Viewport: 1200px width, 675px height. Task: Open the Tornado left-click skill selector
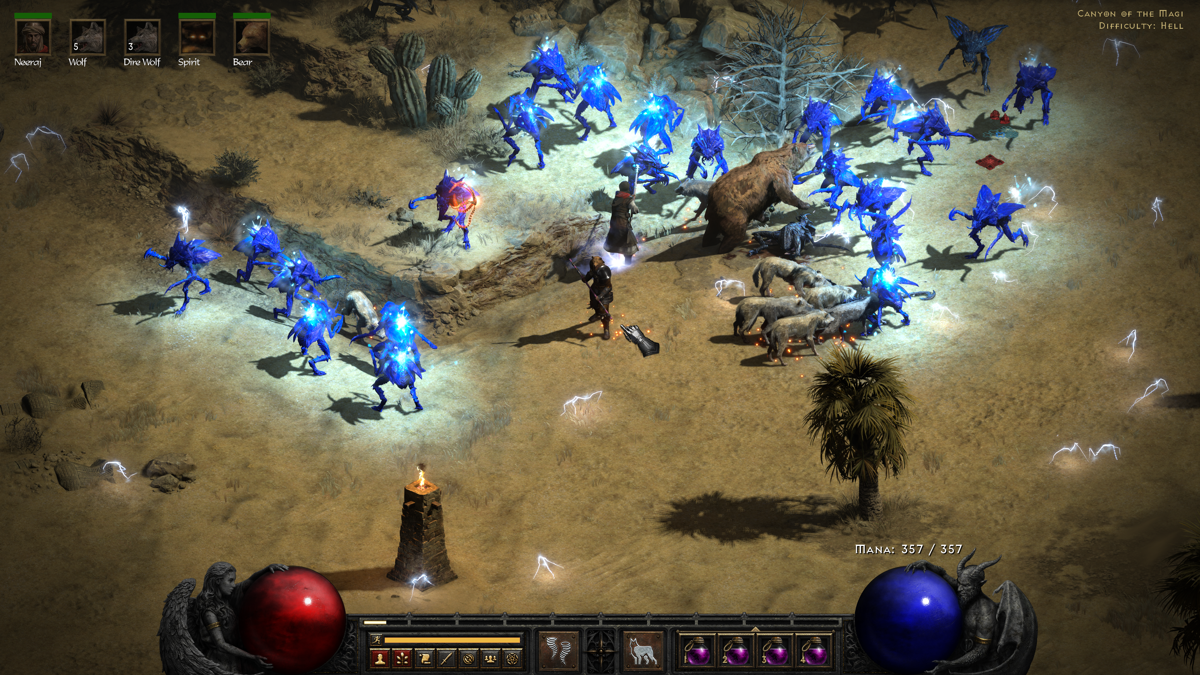tap(558, 651)
